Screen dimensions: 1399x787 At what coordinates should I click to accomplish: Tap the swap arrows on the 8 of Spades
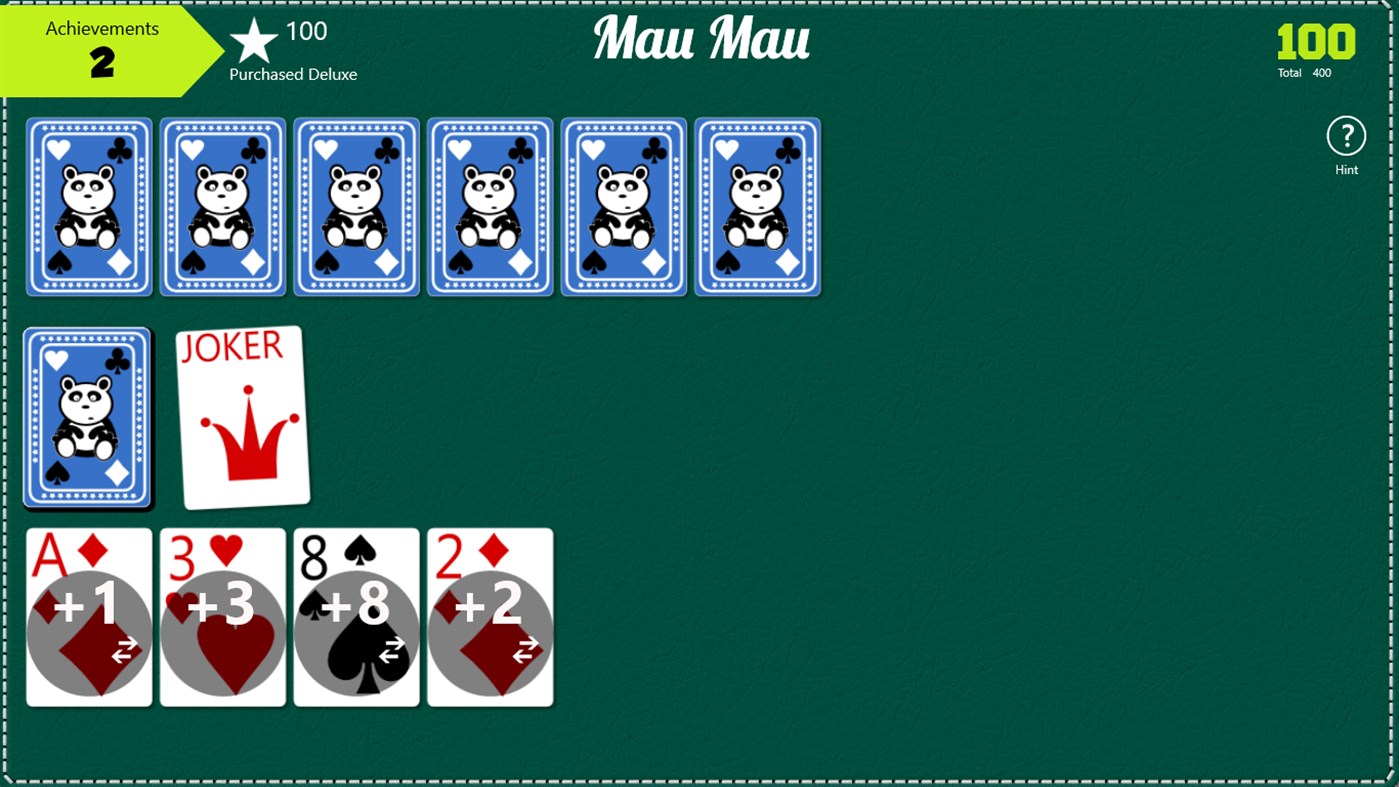click(390, 652)
